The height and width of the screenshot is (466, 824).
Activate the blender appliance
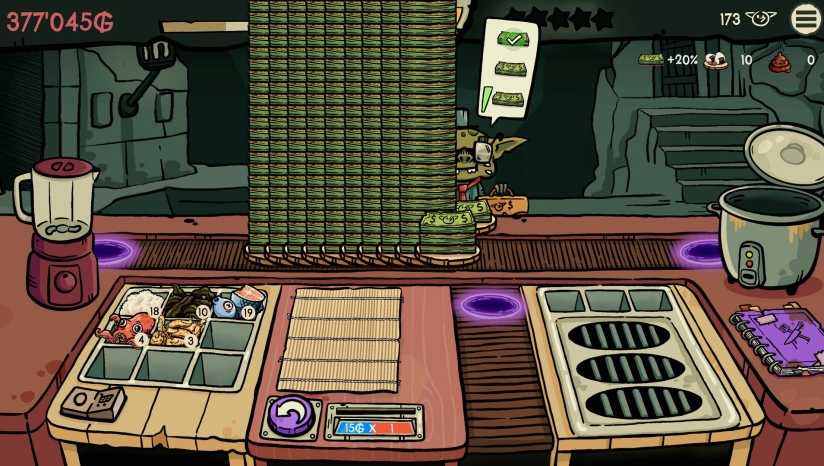point(58,230)
